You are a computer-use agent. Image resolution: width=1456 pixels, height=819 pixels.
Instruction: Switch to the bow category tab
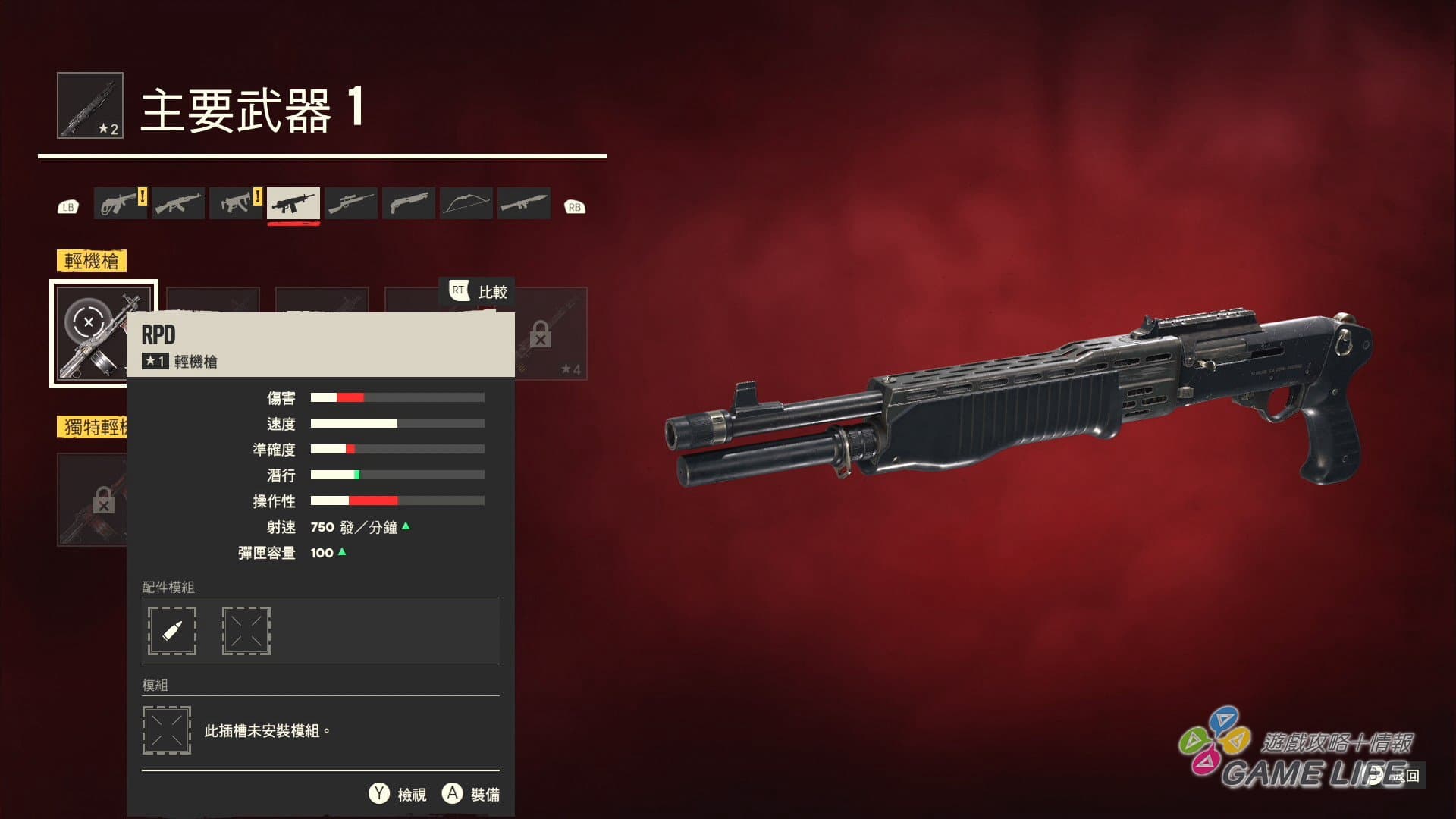[x=466, y=203]
